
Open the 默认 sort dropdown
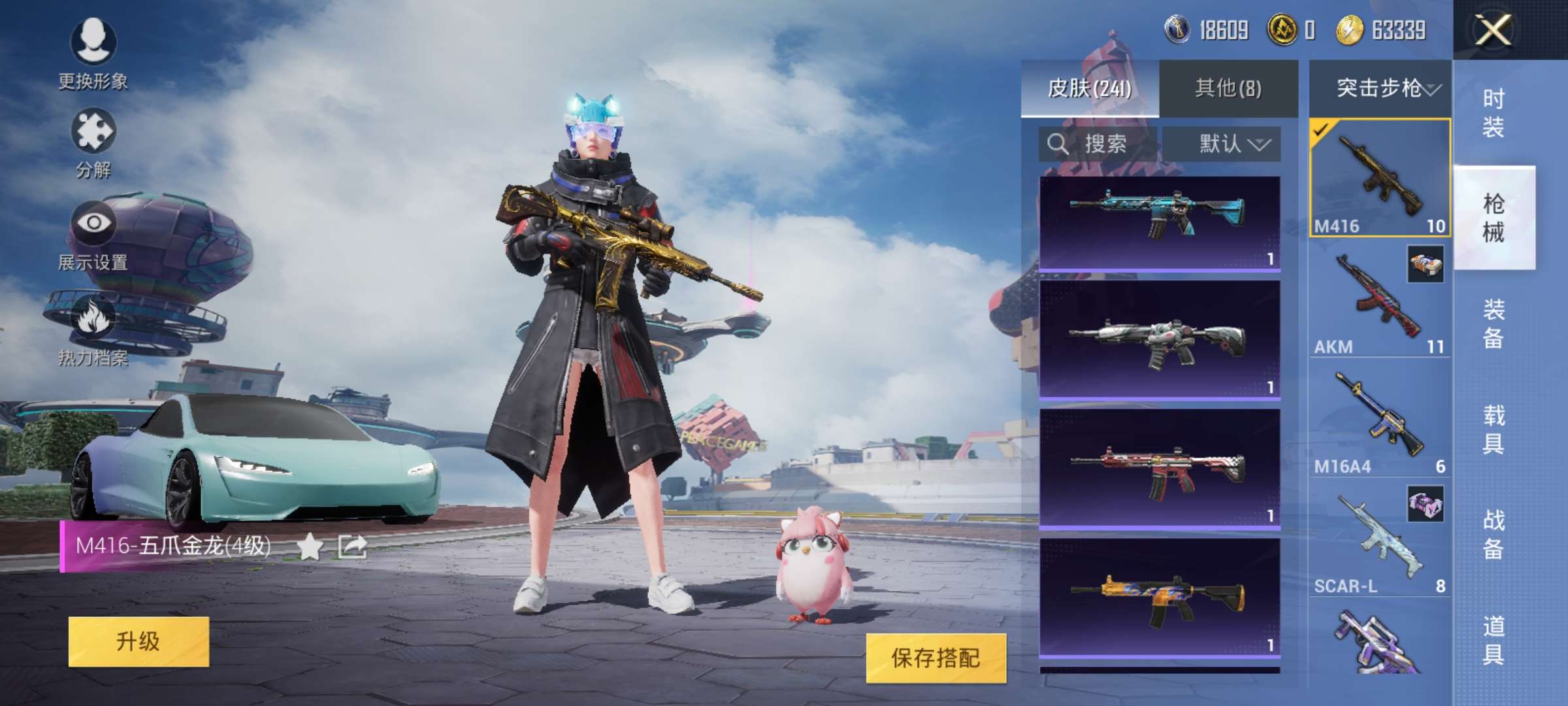click(1222, 144)
